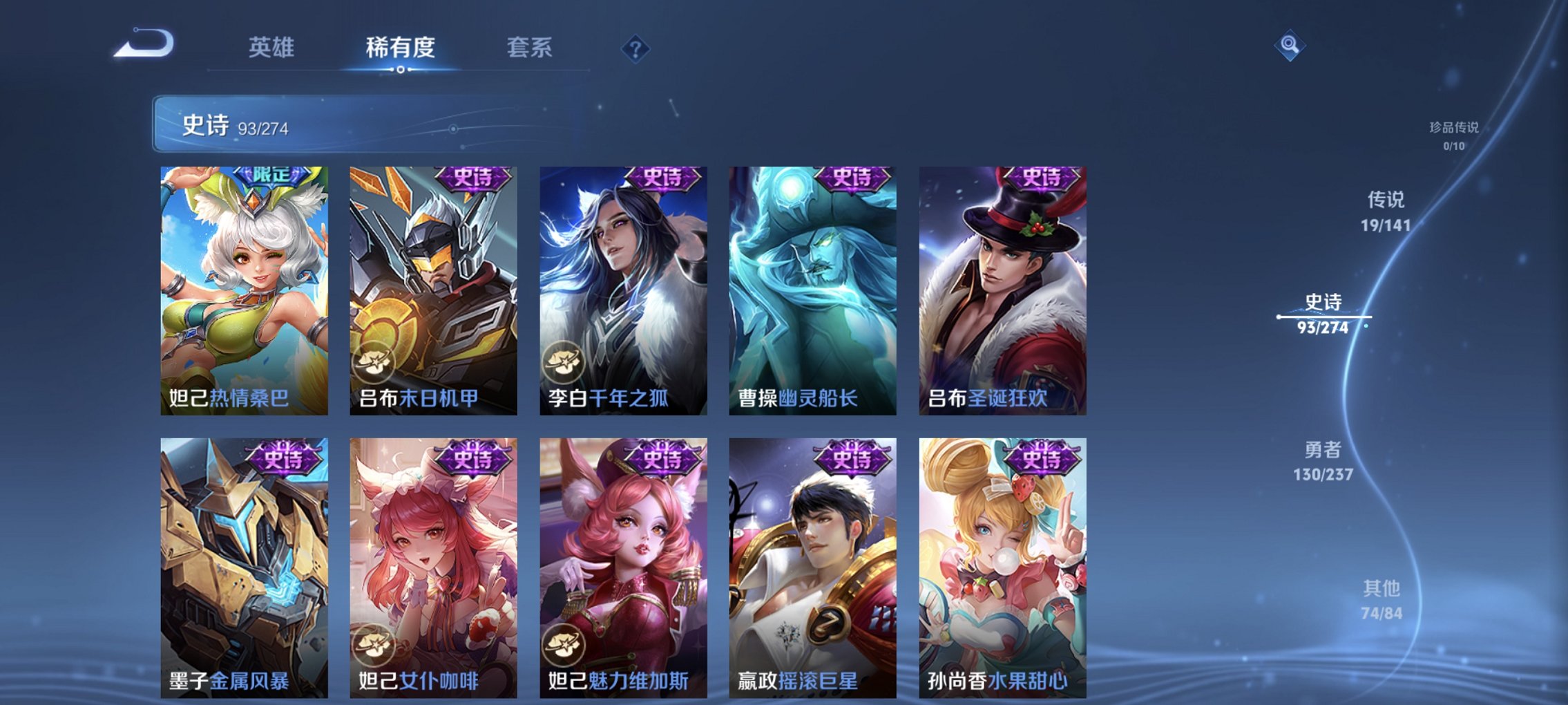Open the question mark help icon
Screen dimensions: 1568x705
coord(635,48)
